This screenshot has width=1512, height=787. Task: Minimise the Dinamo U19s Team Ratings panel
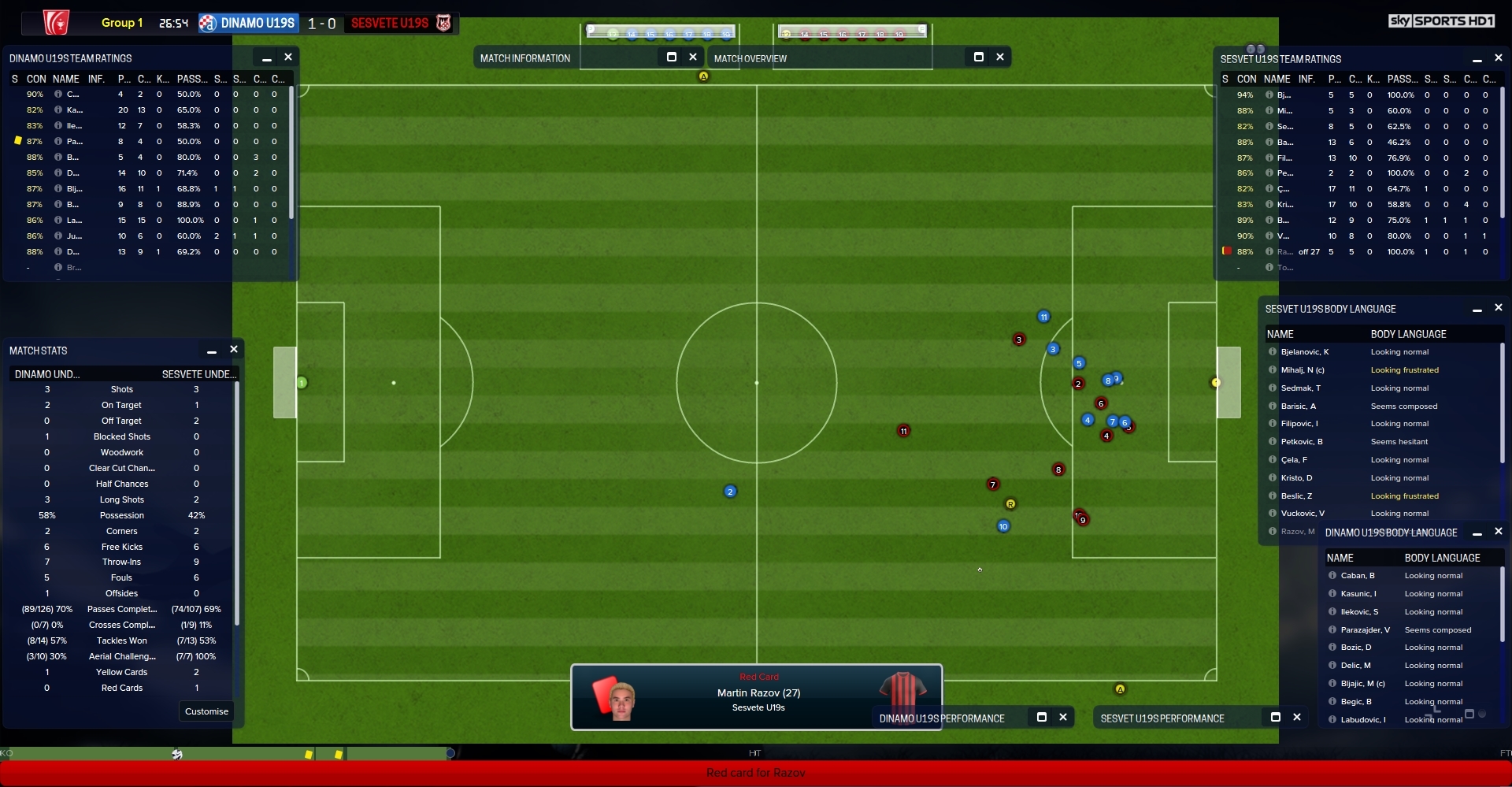click(x=267, y=58)
